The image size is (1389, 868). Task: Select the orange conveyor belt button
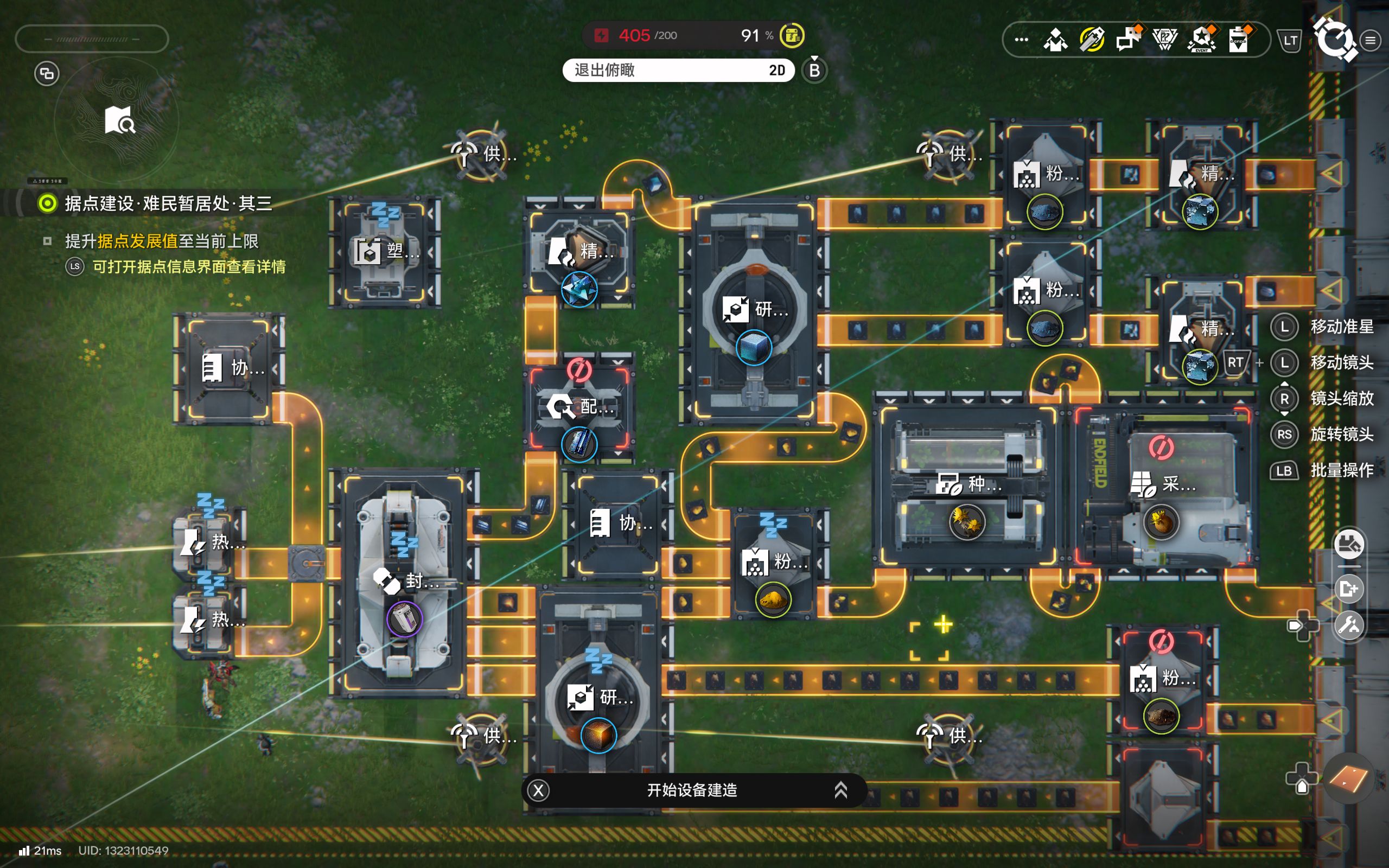pyautogui.click(x=1348, y=779)
